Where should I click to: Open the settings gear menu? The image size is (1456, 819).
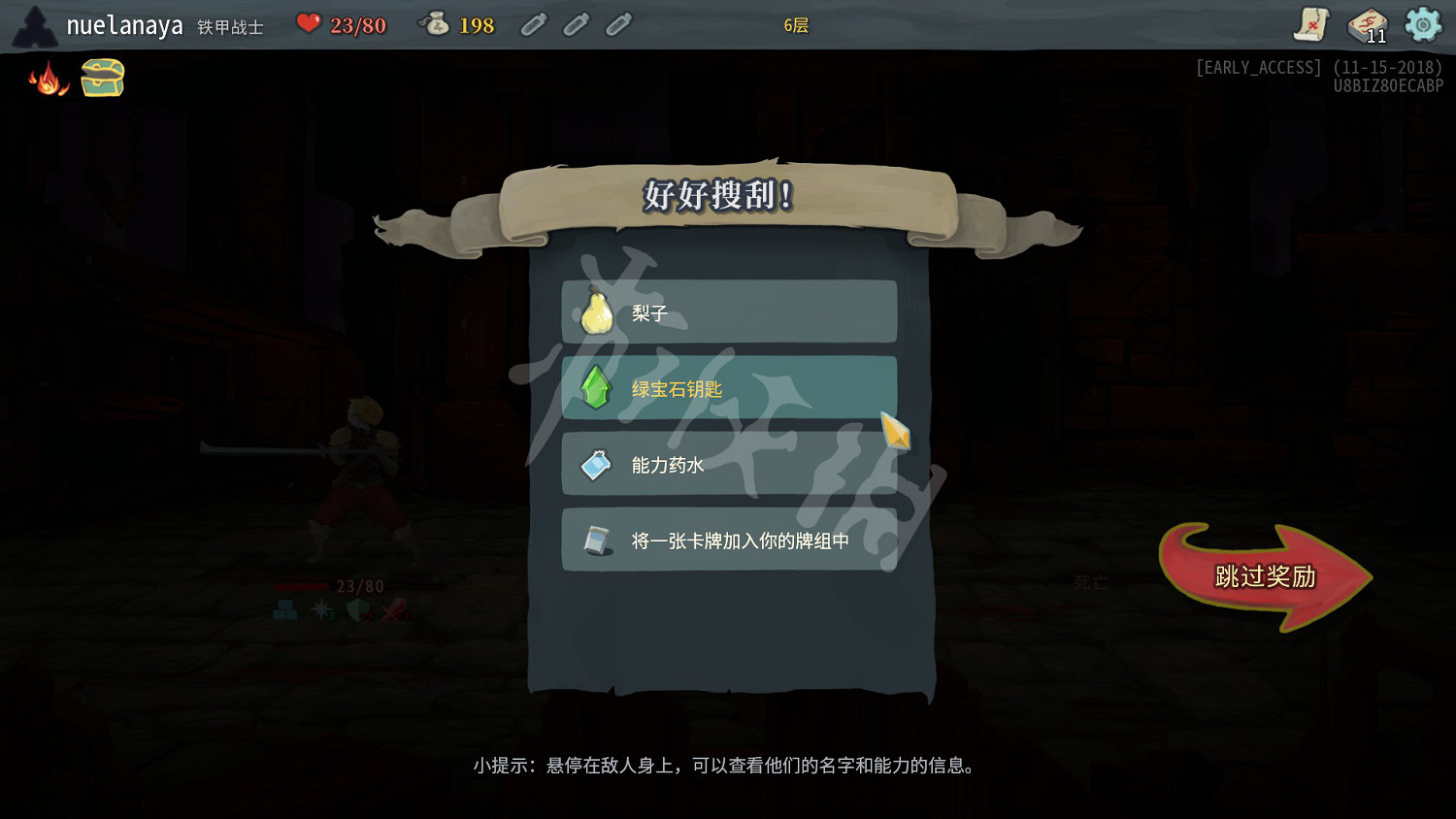point(1422,26)
